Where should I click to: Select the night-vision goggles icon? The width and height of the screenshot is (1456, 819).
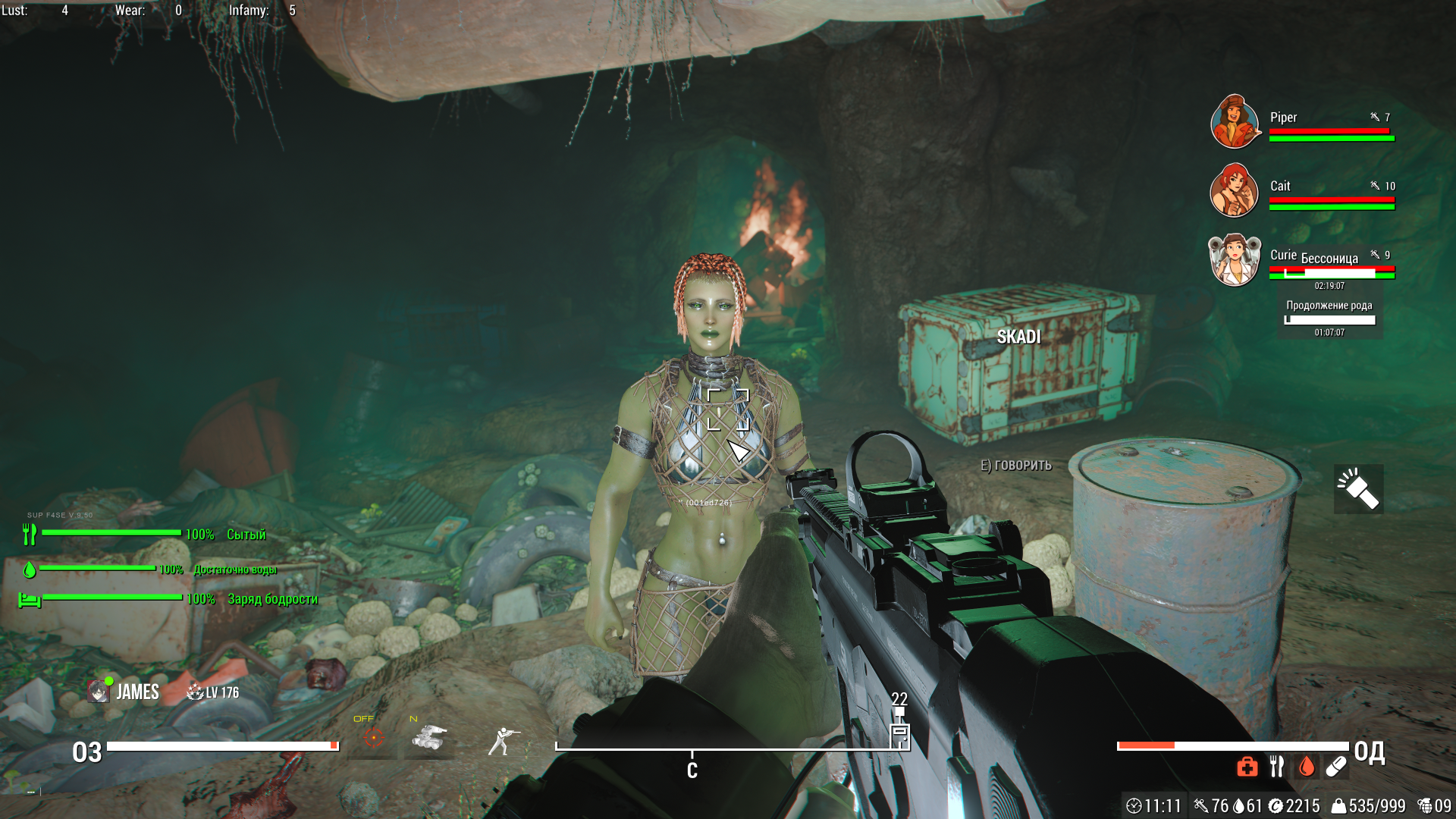point(429,736)
